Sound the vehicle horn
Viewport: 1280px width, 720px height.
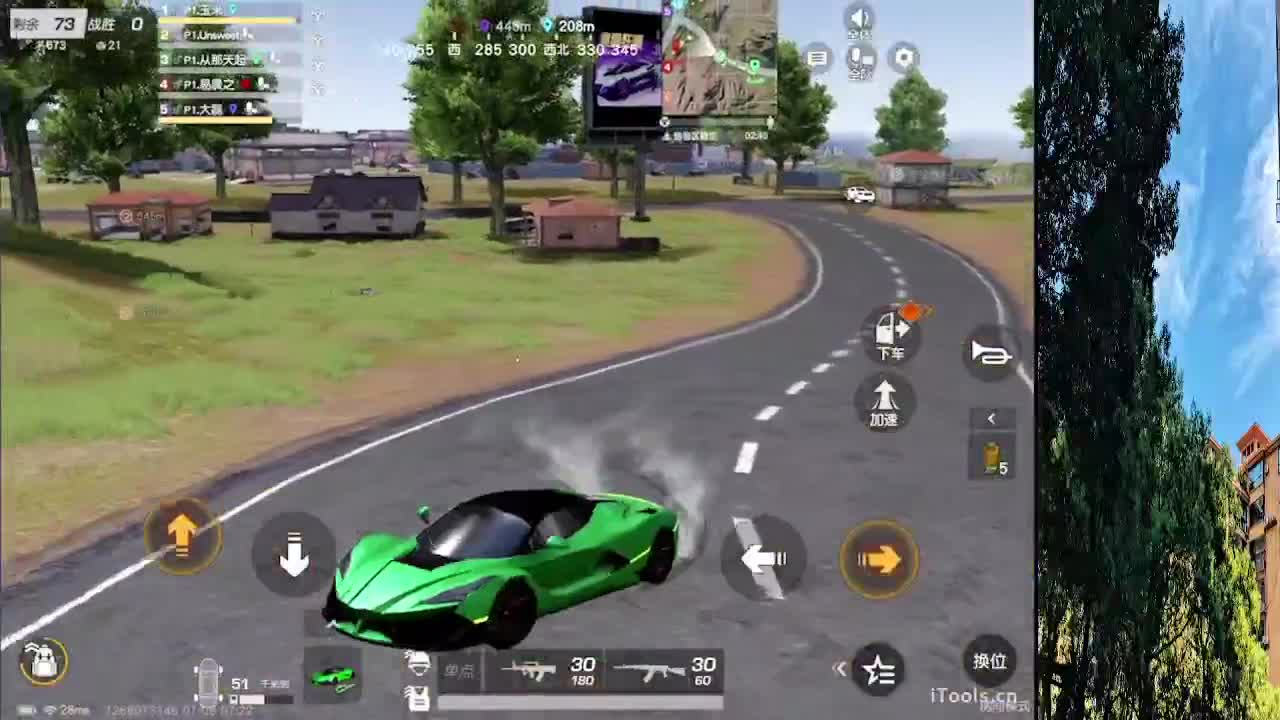point(990,353)
